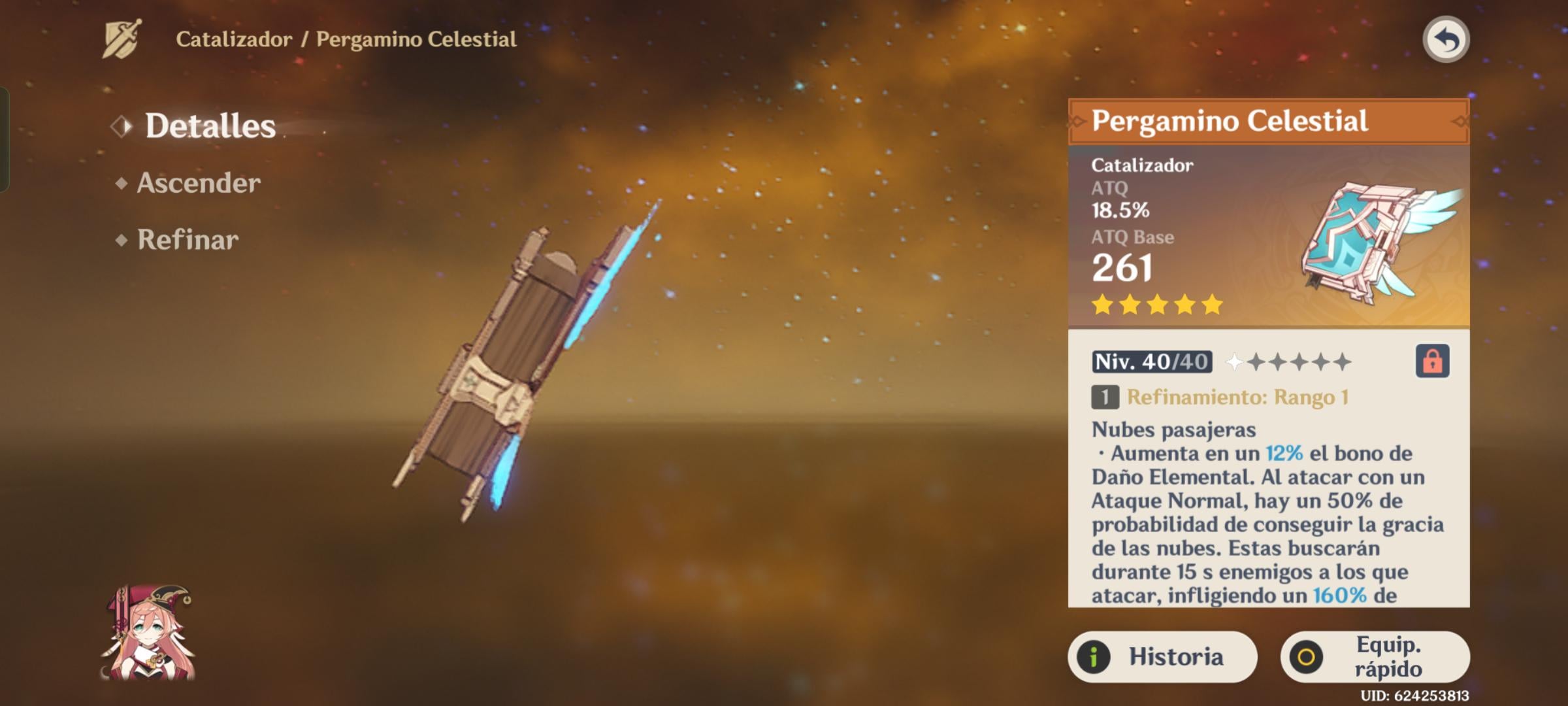Go back with the return arrow button
The width and height of the screenshot is (1568, 706).
[x=1446, y=40]
